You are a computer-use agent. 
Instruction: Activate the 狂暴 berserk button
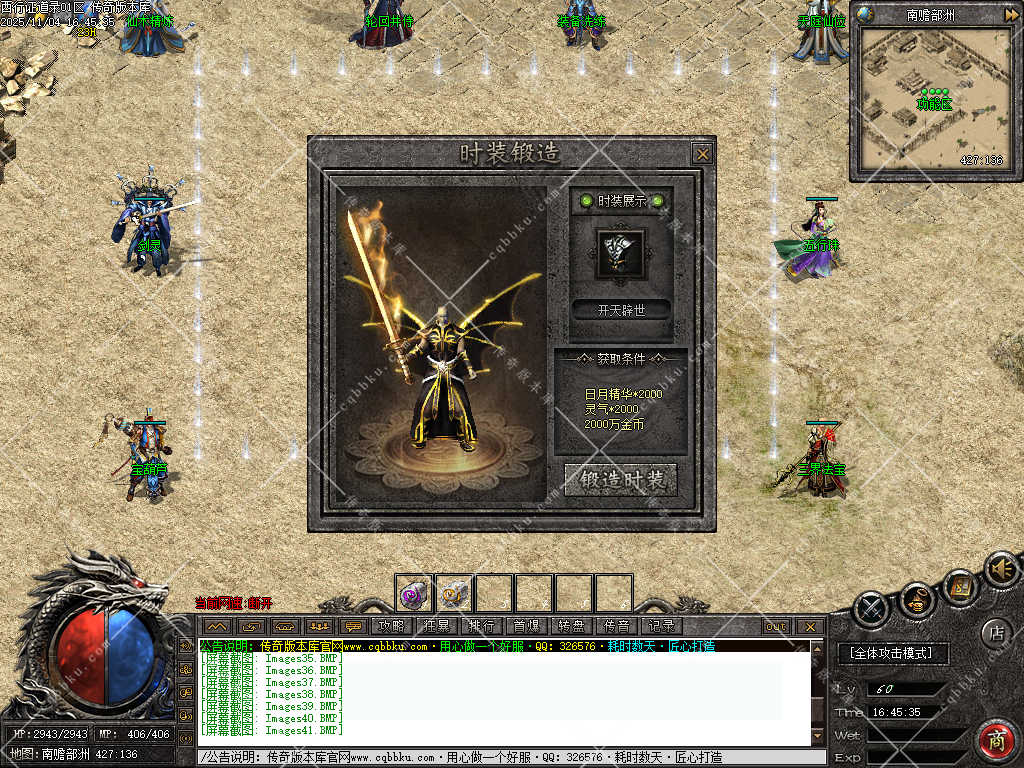437,626
